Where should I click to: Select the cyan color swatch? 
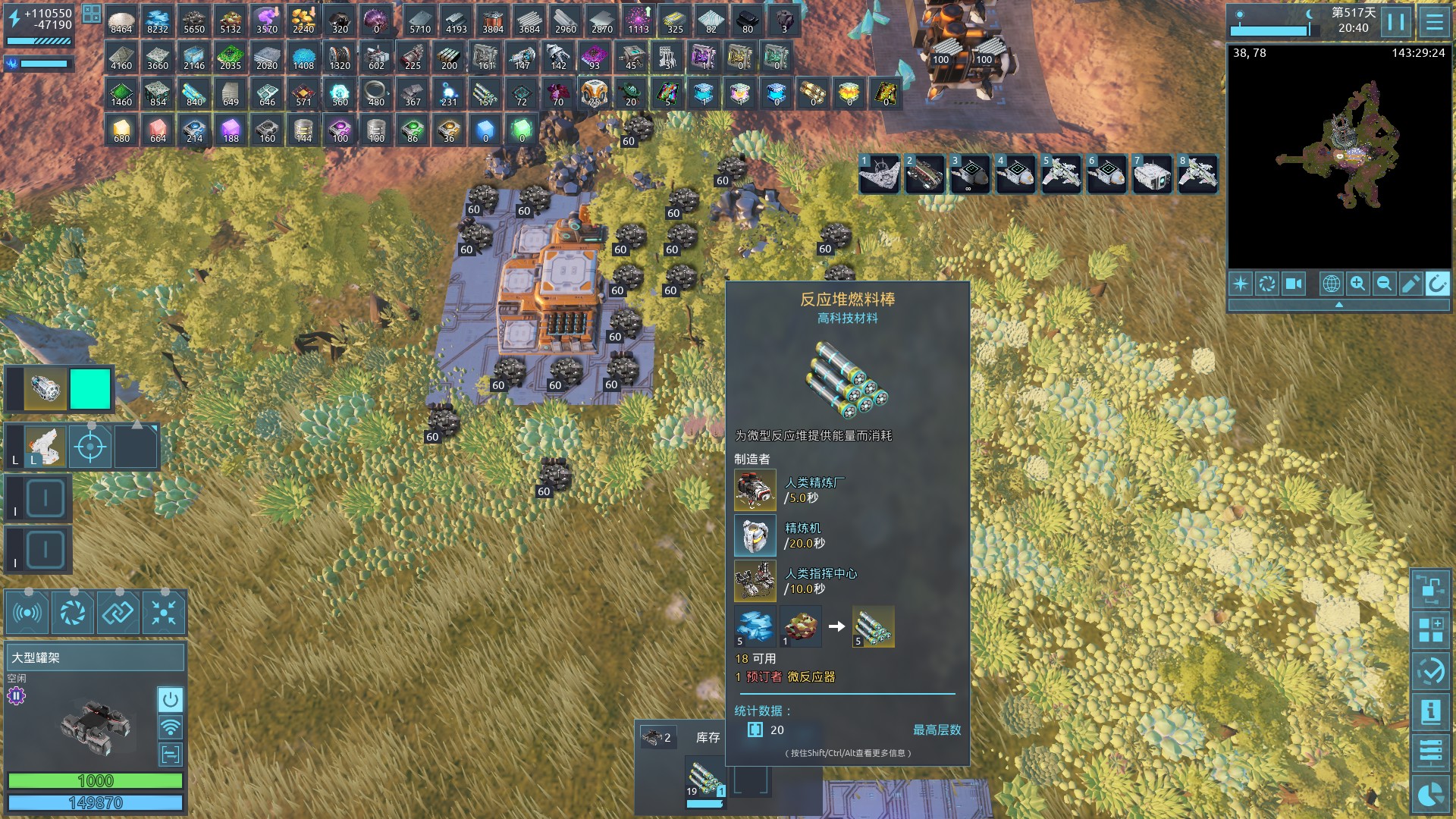90,389
